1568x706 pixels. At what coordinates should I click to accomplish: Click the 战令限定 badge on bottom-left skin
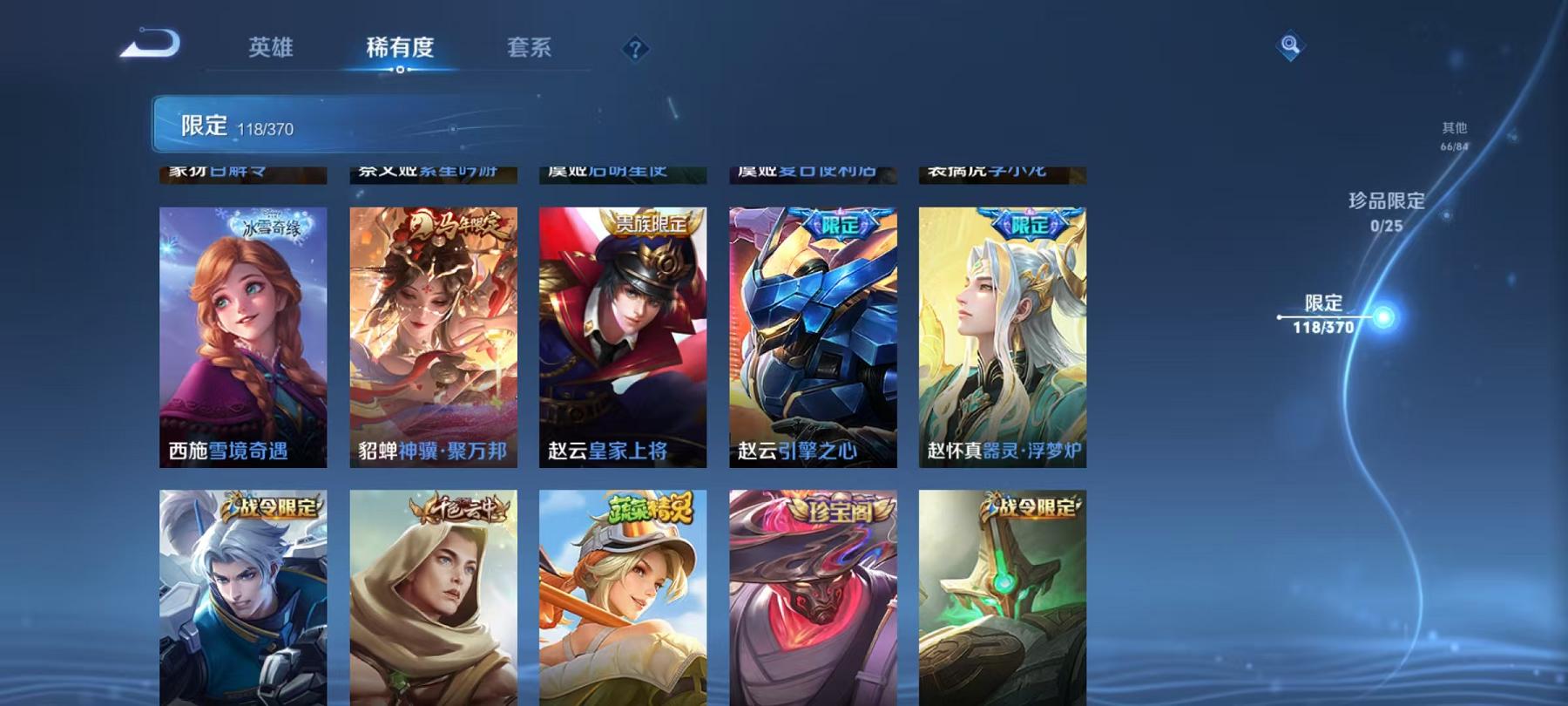[270, 513]
